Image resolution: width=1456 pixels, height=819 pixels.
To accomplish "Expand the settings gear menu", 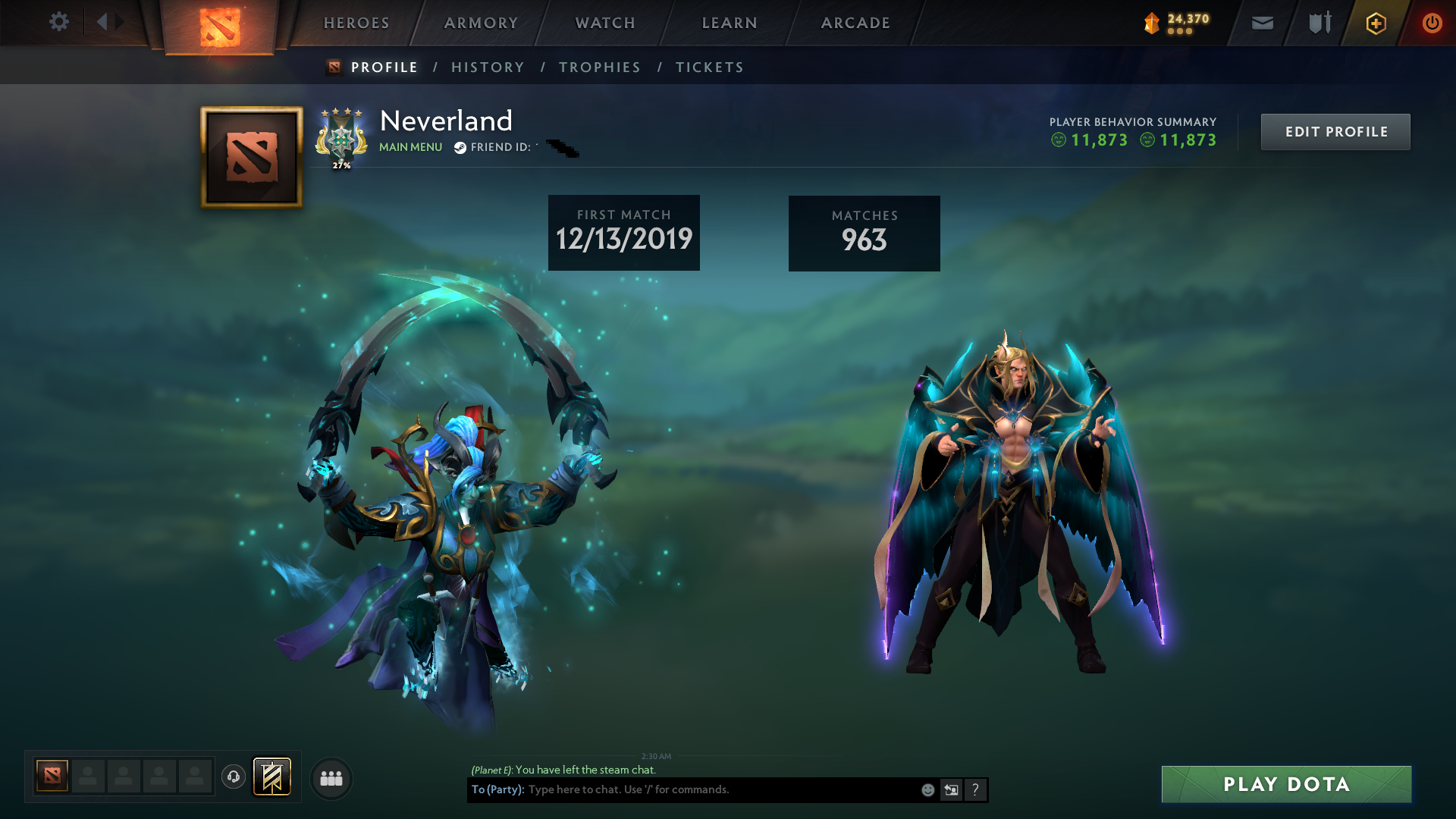I will (x=59, y=23).
